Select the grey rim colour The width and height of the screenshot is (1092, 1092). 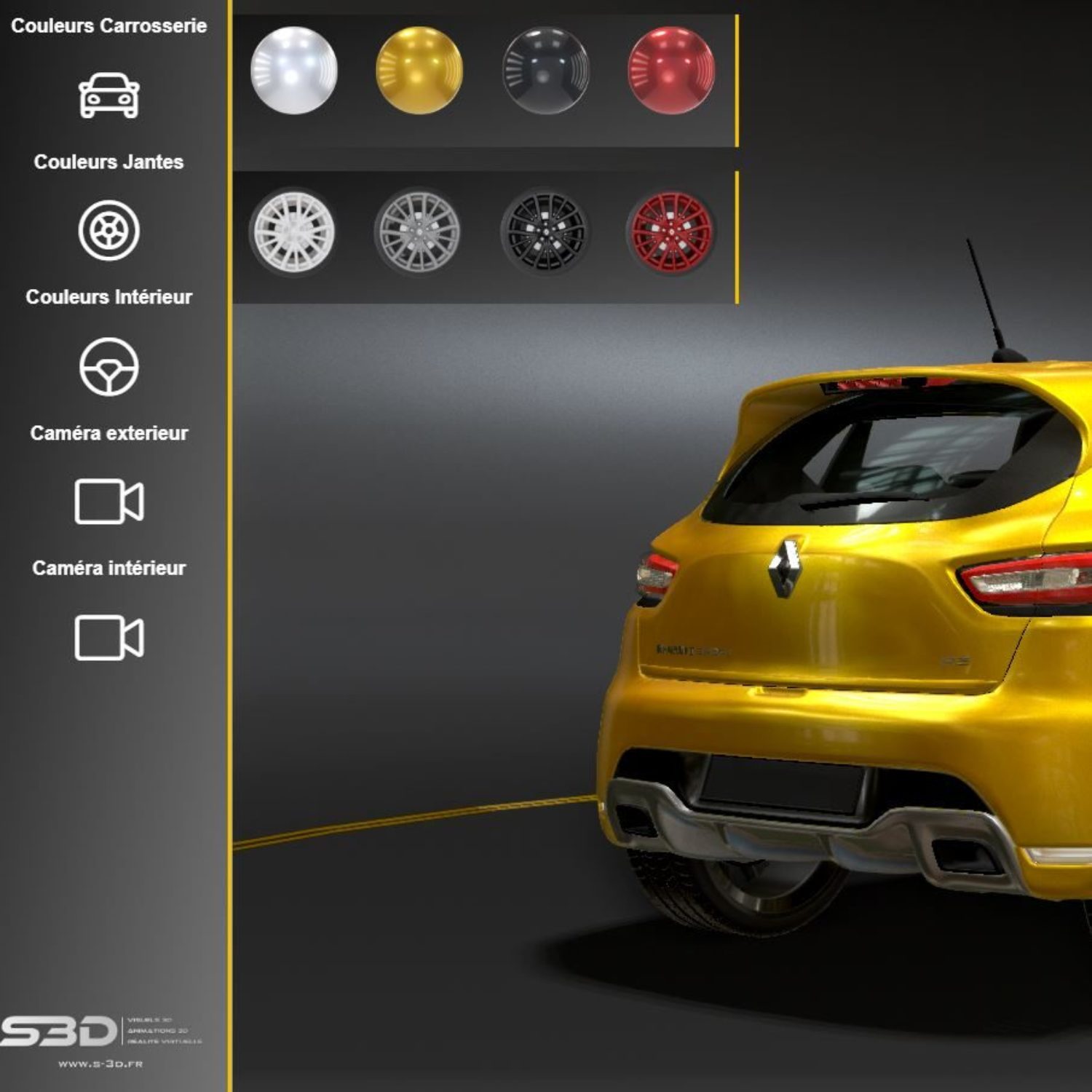click(x=418, y=232)
